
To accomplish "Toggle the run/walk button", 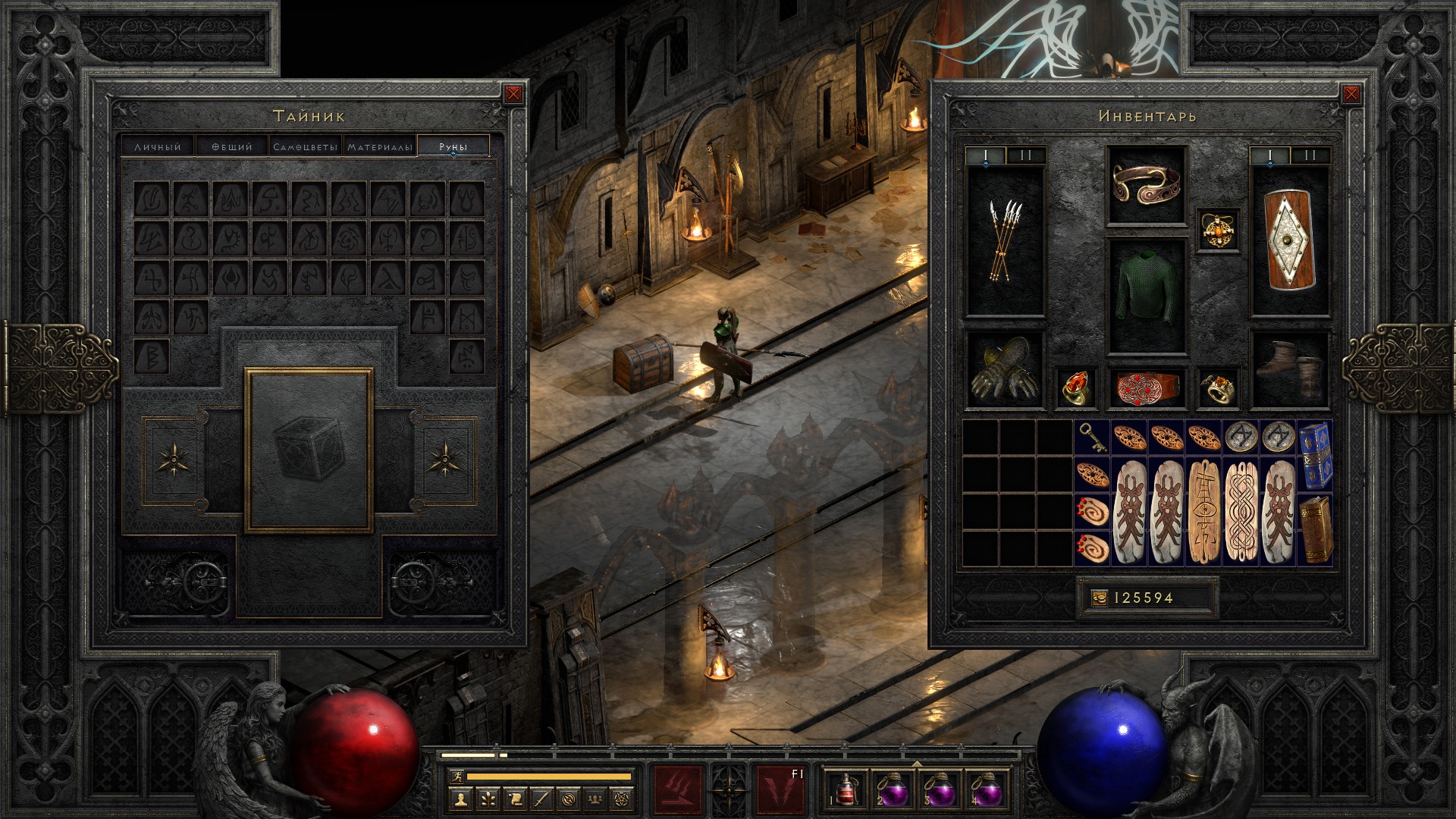I will pyautogui.click(x=456, y=776).
